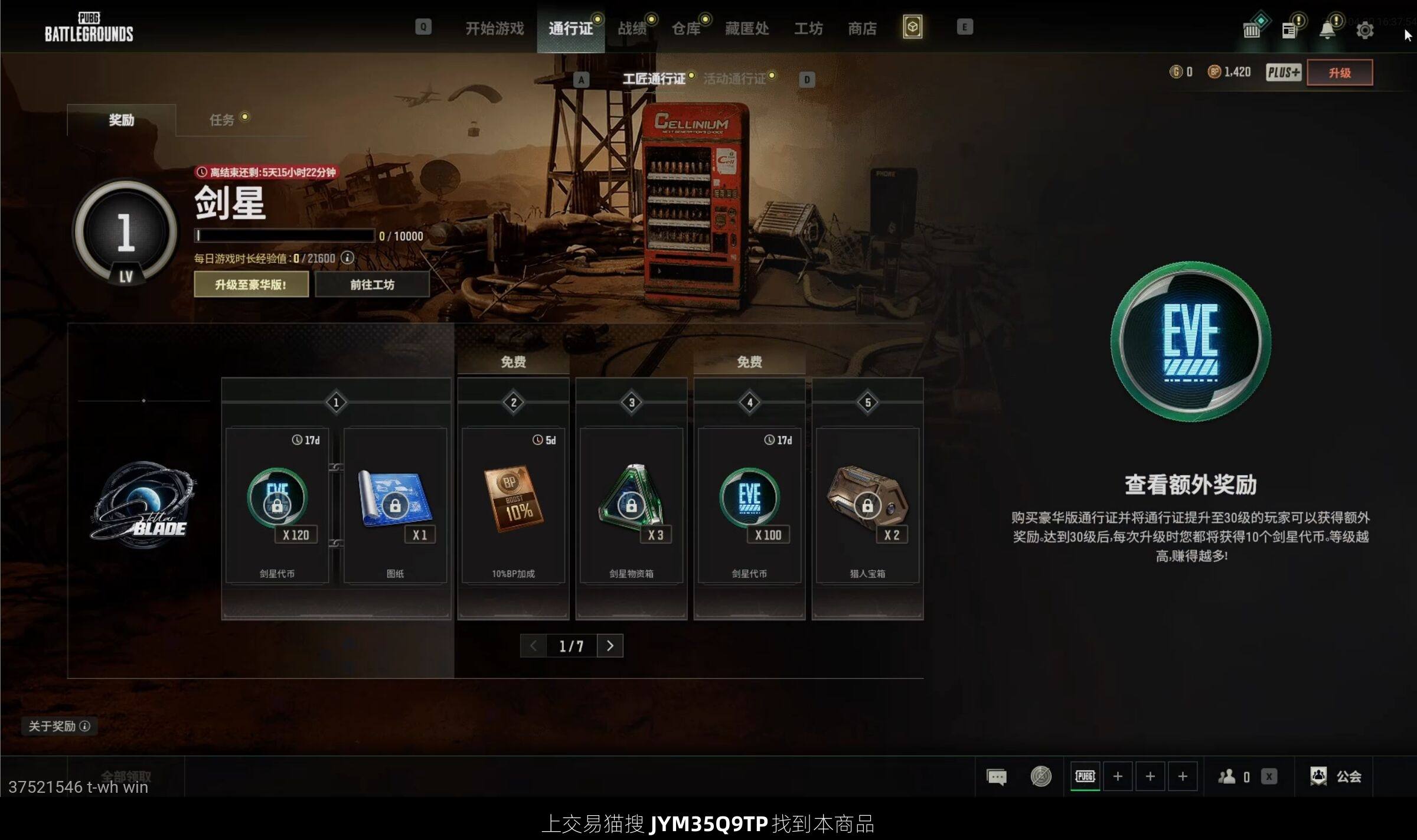1417x840 pixels.
Task: Switch to 活动通行证 sub-tab
Action: [x=734, y=79]
